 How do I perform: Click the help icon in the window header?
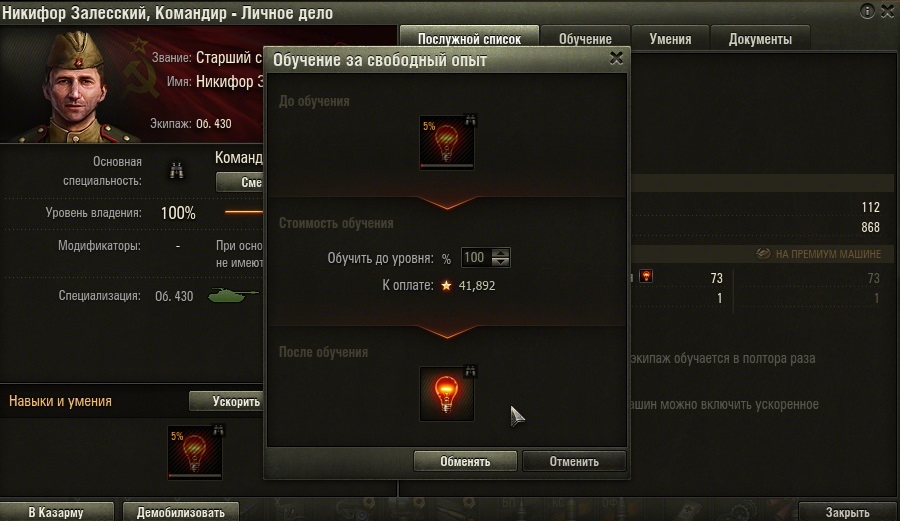[x=866, y=11]
